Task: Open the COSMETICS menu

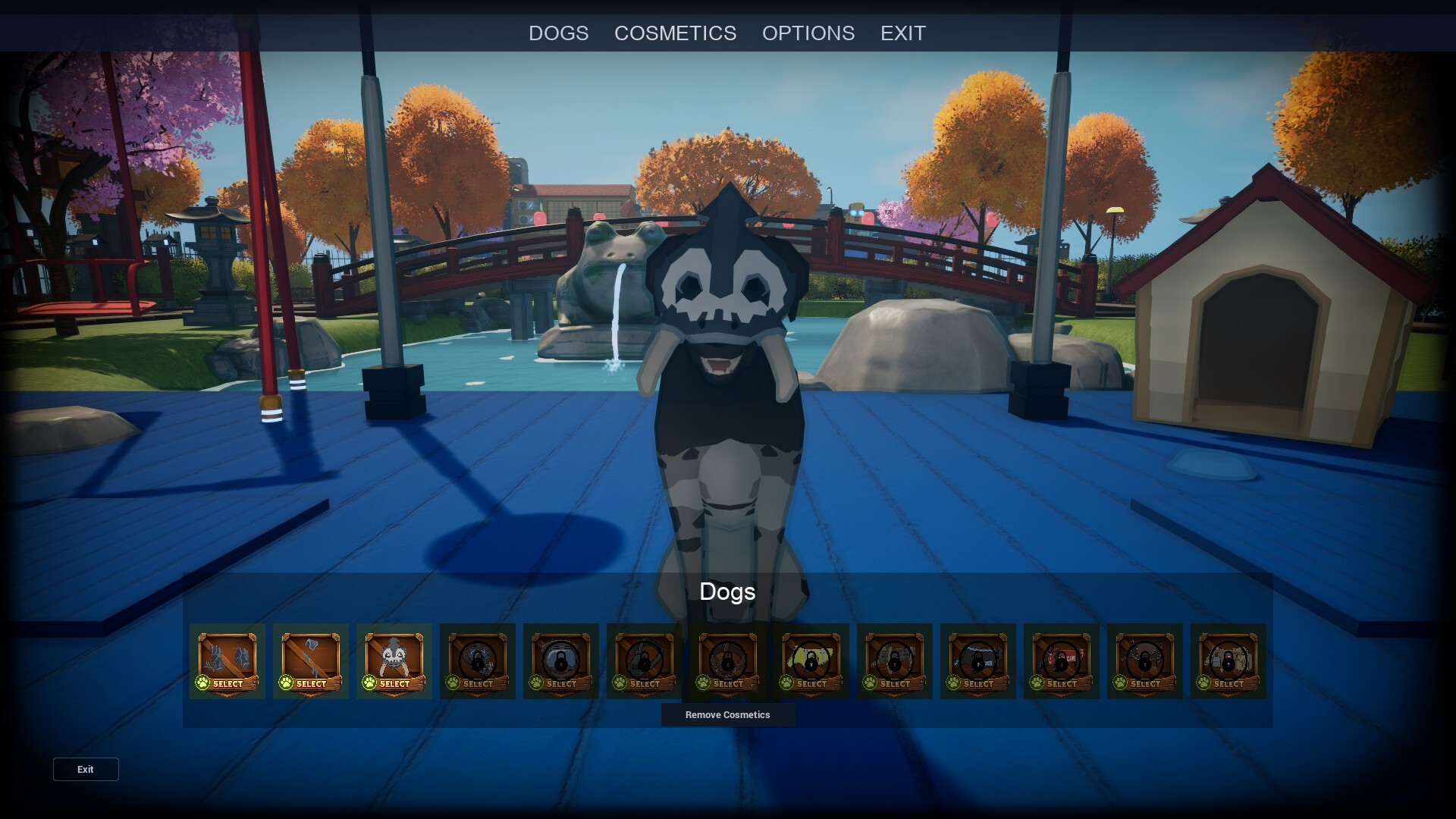Action: (x=675, y=33)
